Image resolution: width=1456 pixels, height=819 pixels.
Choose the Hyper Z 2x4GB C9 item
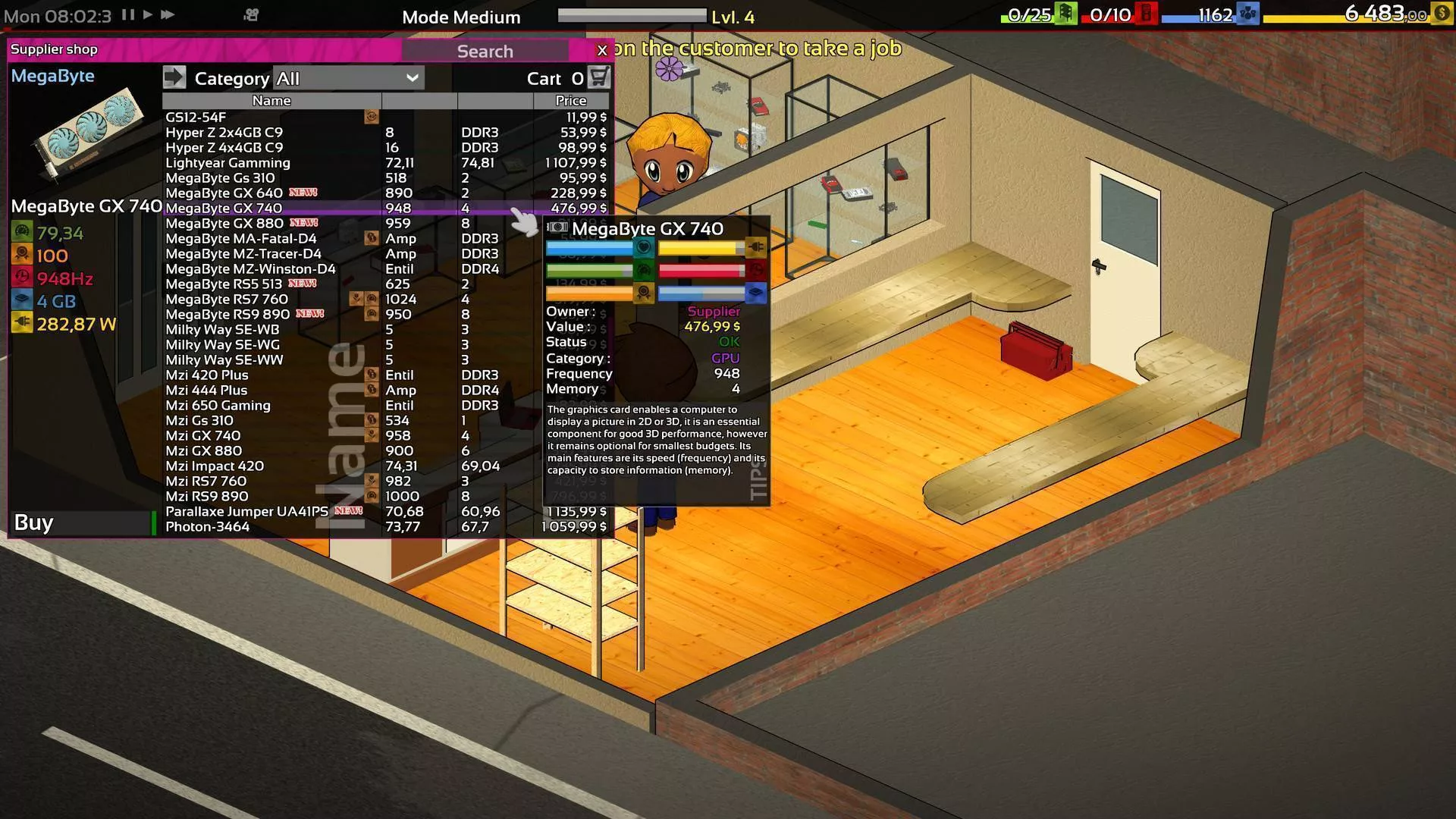(224, 133)
